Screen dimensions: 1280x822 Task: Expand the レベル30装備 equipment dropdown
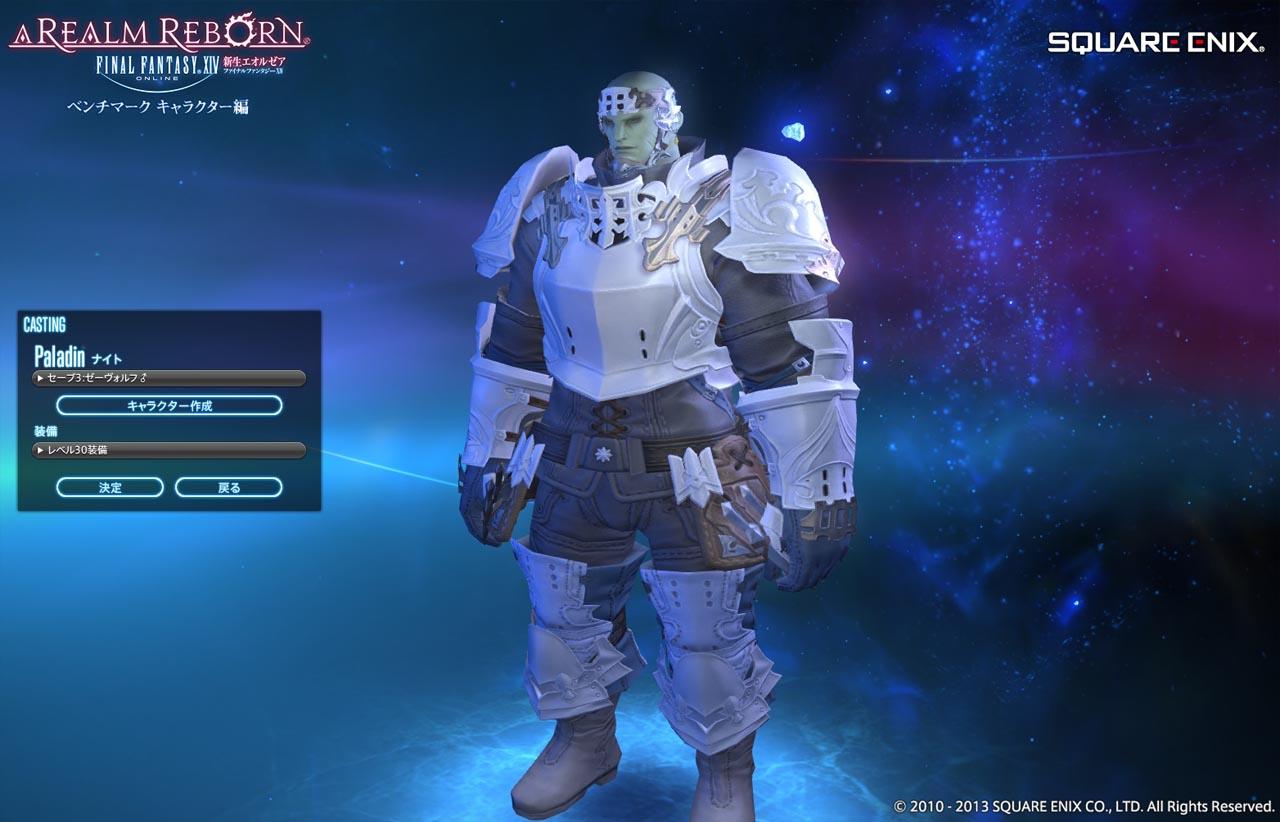pyautogui.click(x=168, y=450)
